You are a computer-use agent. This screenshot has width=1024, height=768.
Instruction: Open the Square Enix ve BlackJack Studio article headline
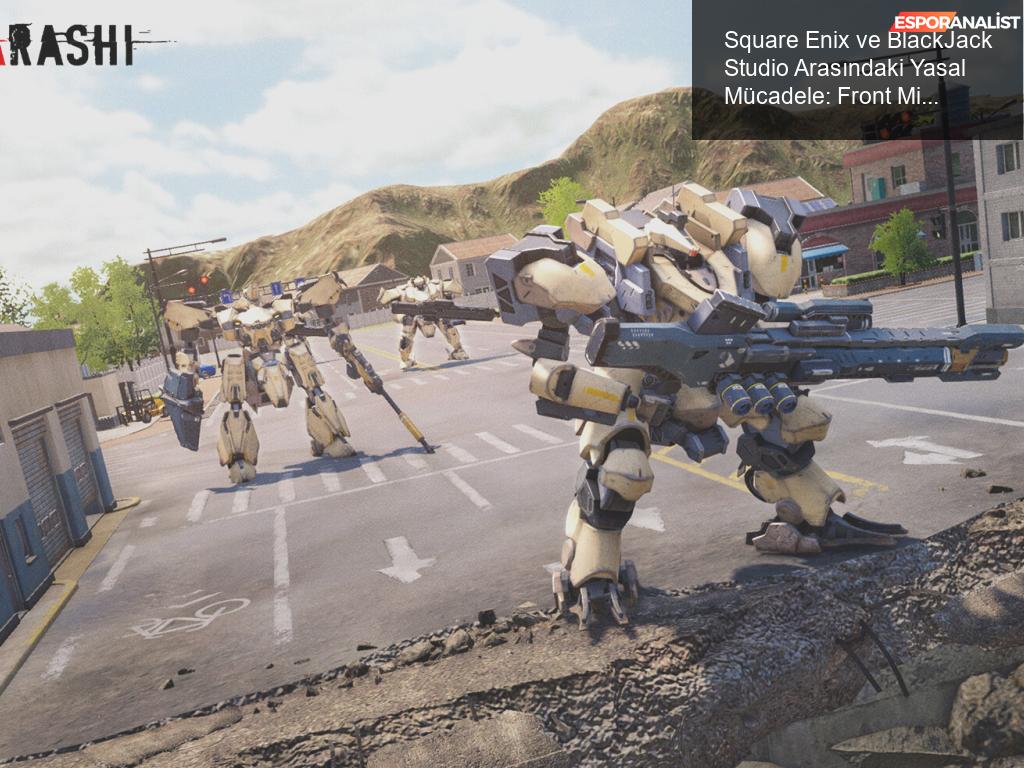tap(857, 69)
